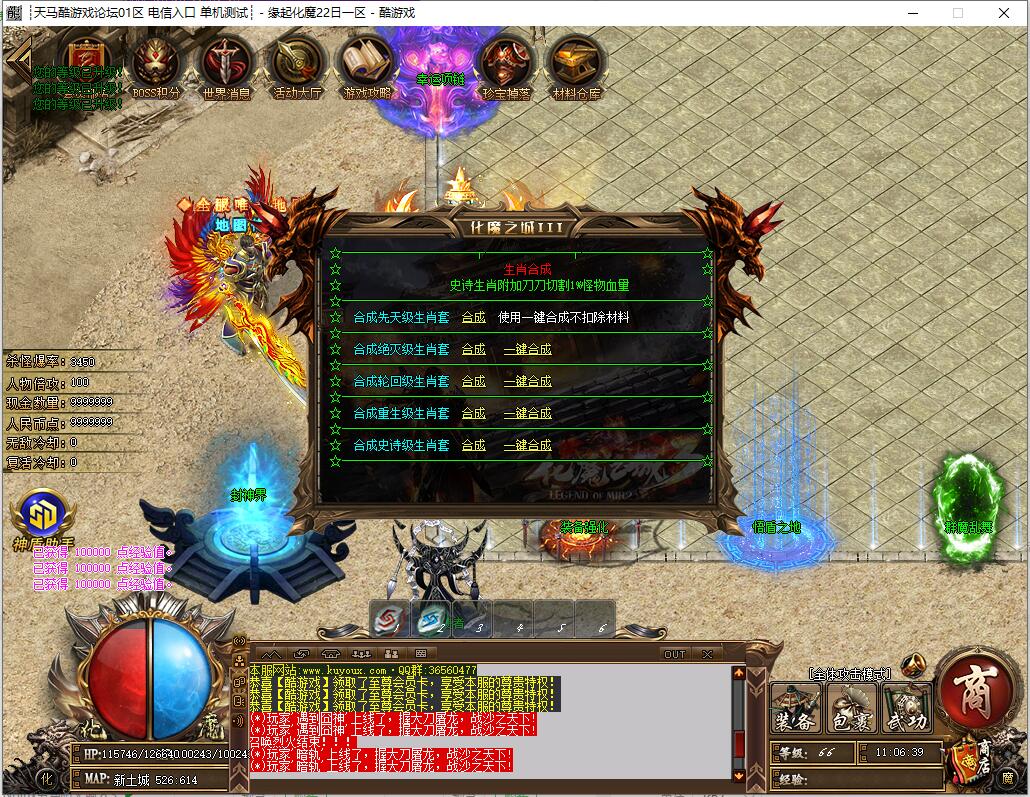The width and height of the screenshot is (1030, 797).
Task: Close the game window
Action: pyautogui.click(x=1004, y=13)
